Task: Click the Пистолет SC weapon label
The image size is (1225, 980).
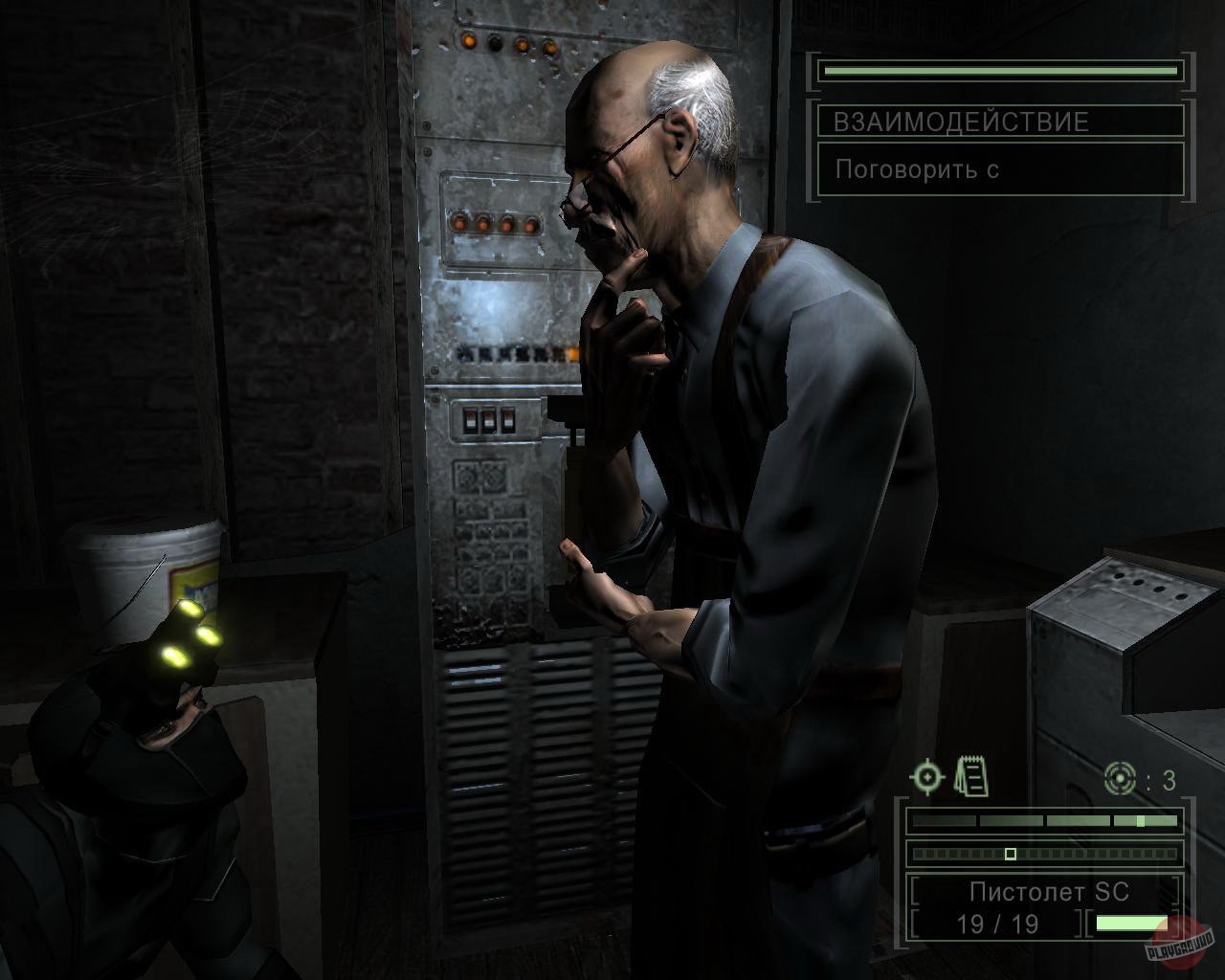Action: tap(1048, 892)
